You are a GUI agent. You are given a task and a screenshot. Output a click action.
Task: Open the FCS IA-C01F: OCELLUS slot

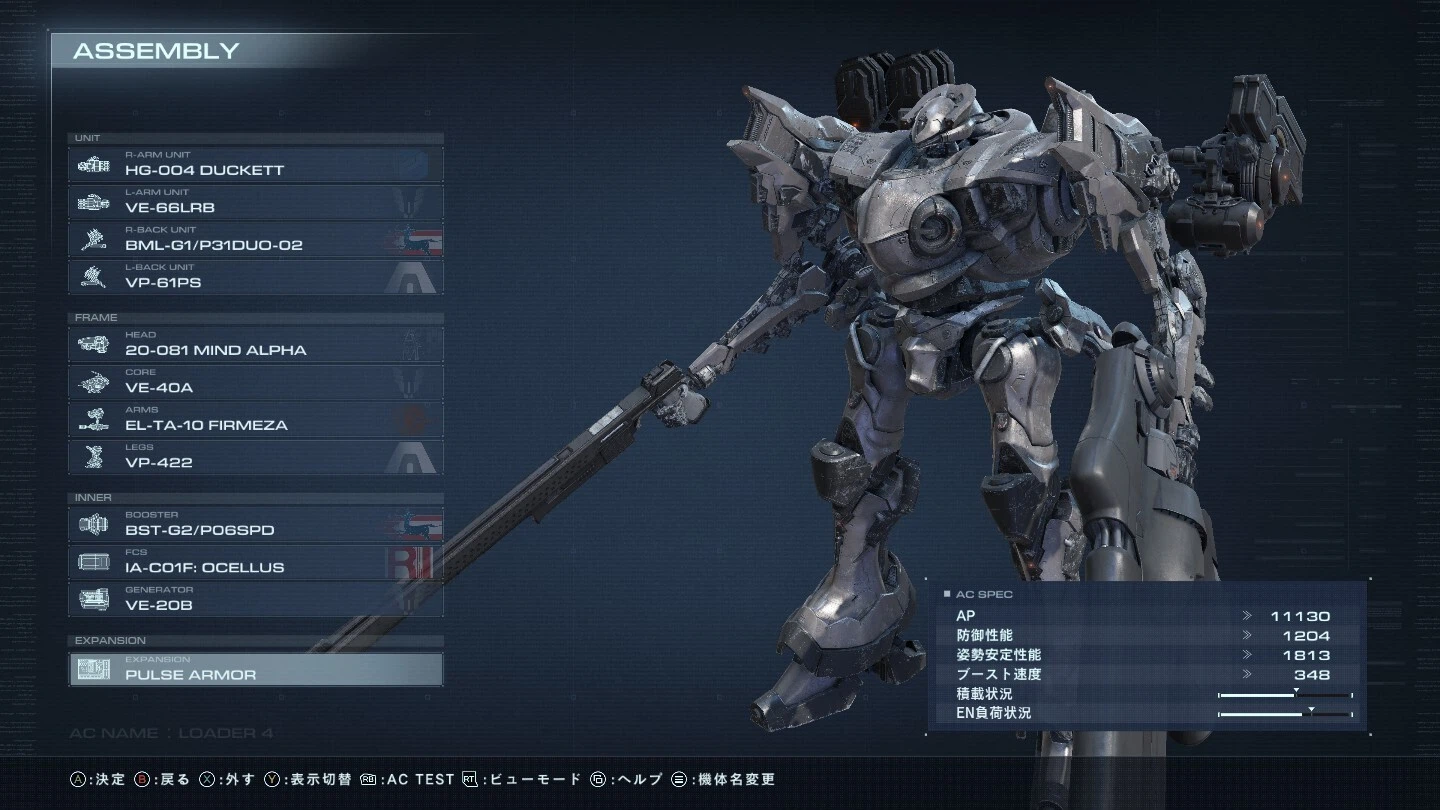pos(256,562)
